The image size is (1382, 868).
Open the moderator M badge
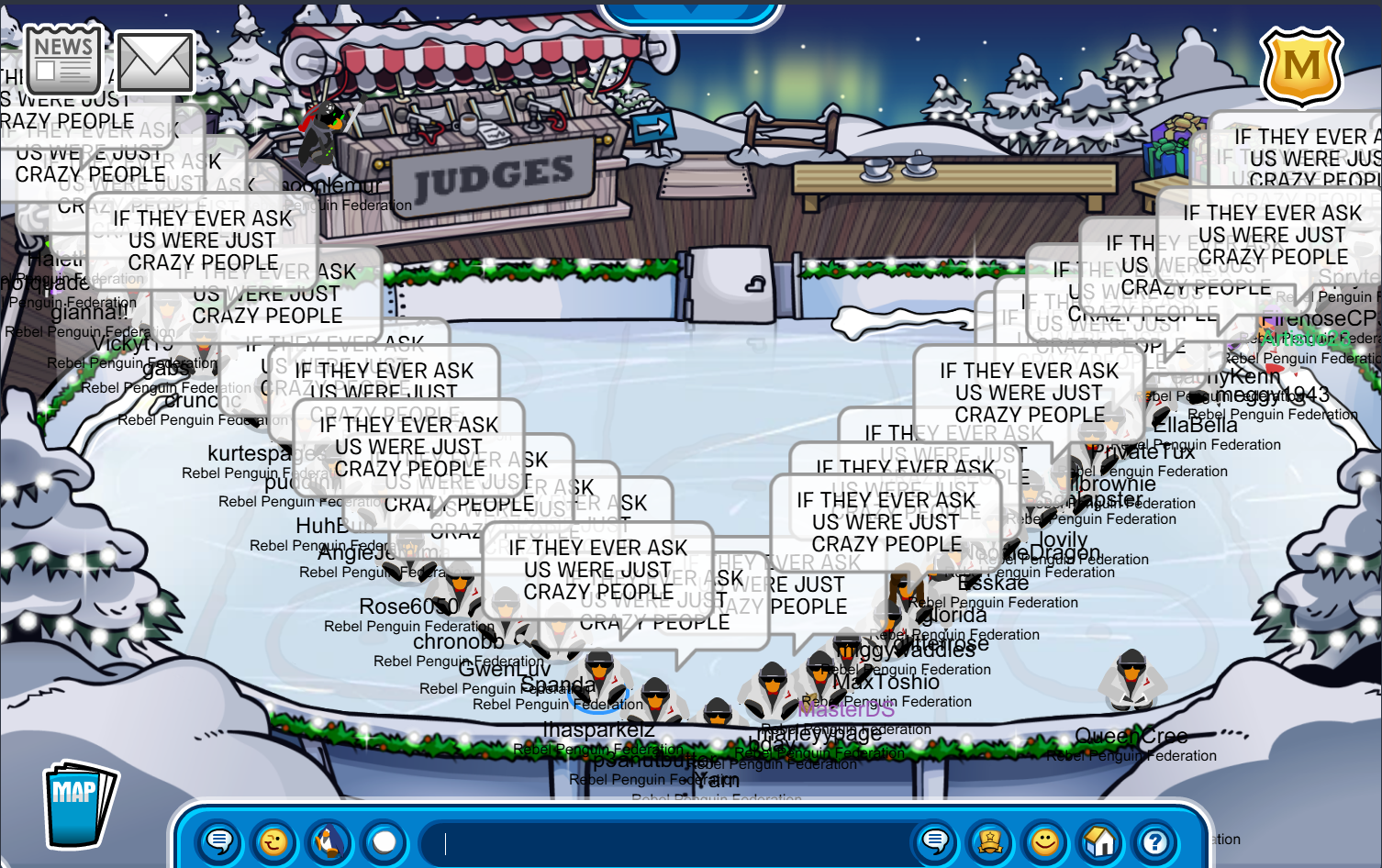[1301, 66]
